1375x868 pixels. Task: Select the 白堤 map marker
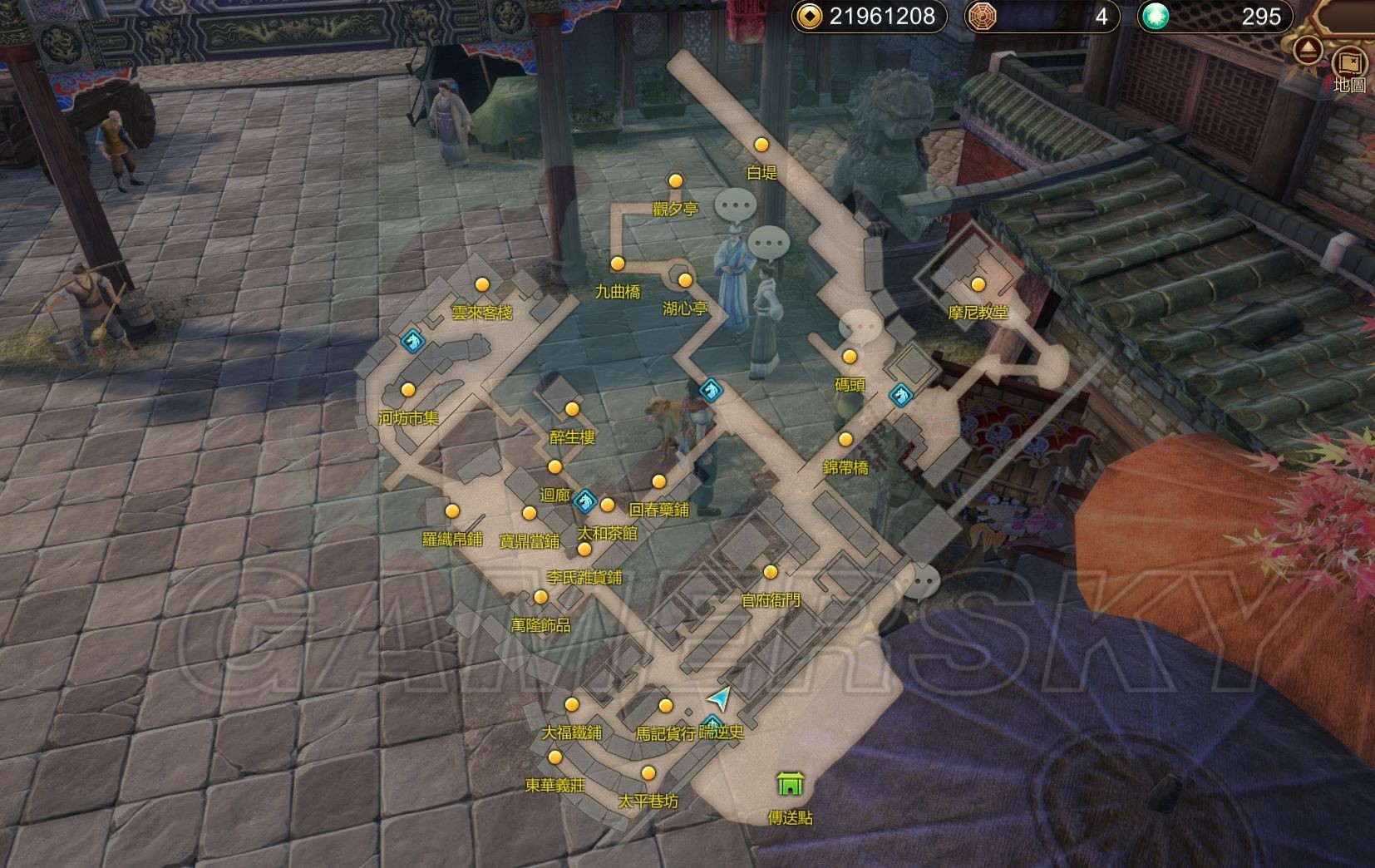[761, 145]
